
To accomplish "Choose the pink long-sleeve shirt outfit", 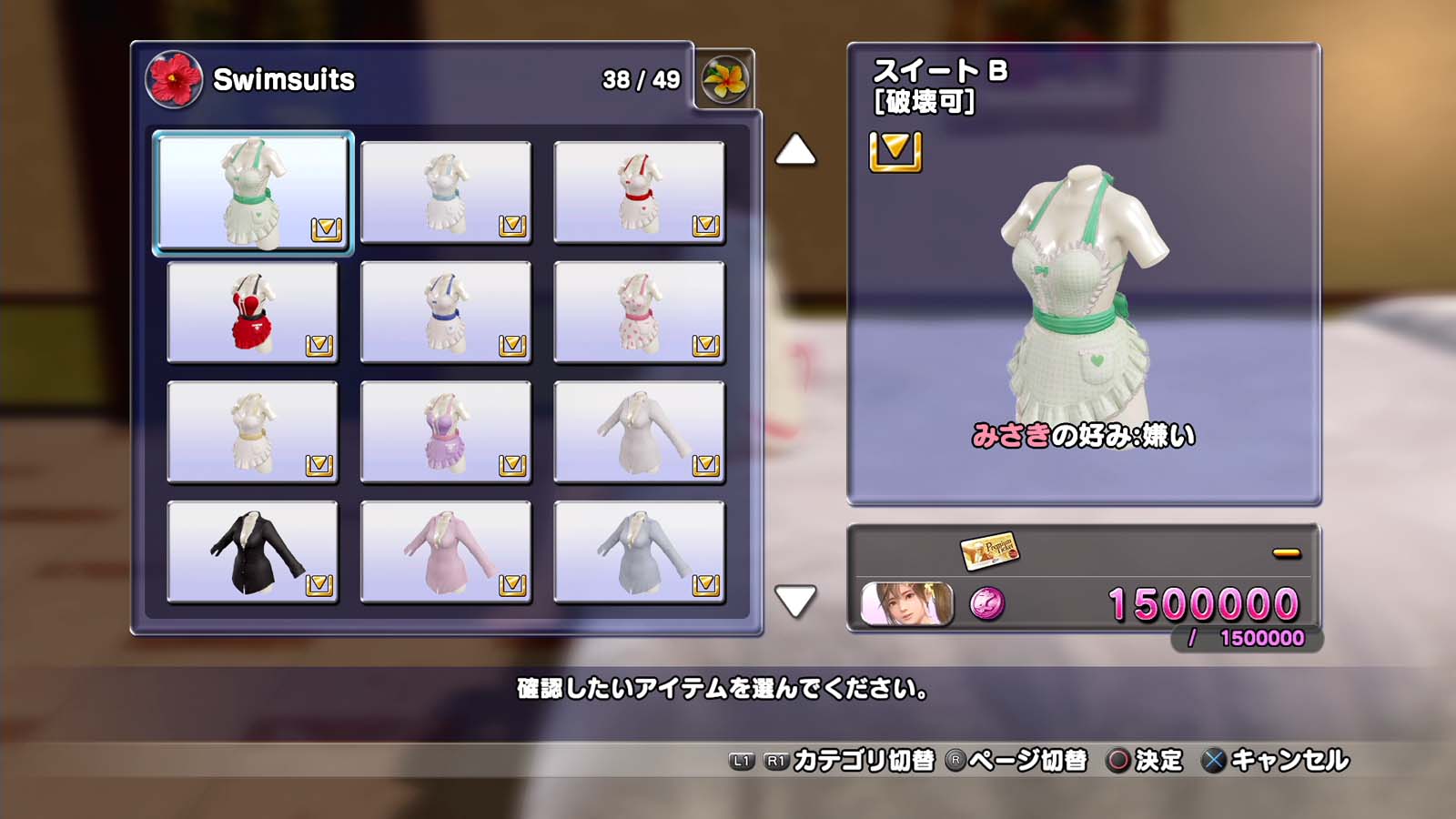I will click(446, 552).
